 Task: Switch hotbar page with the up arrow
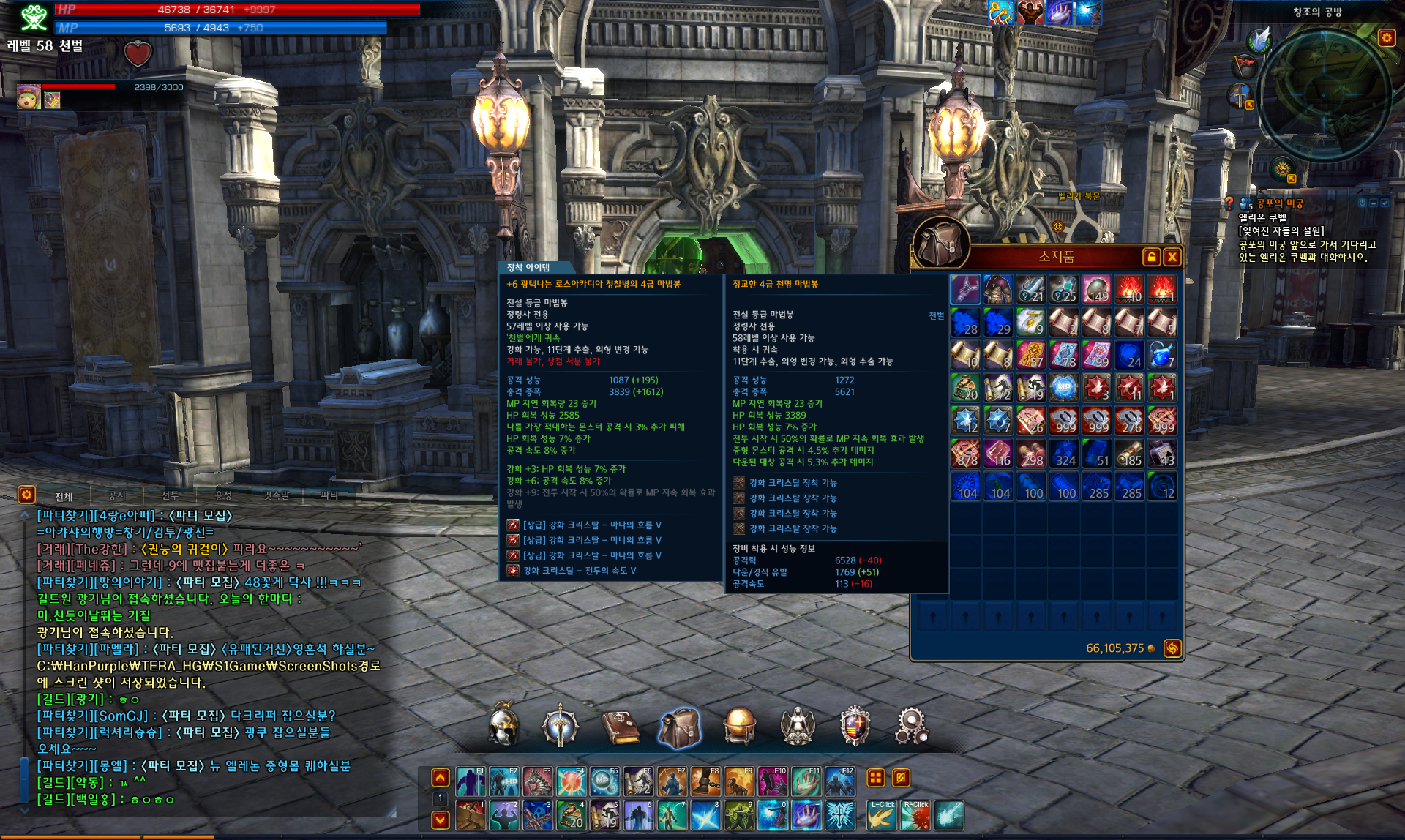point(441,778)
